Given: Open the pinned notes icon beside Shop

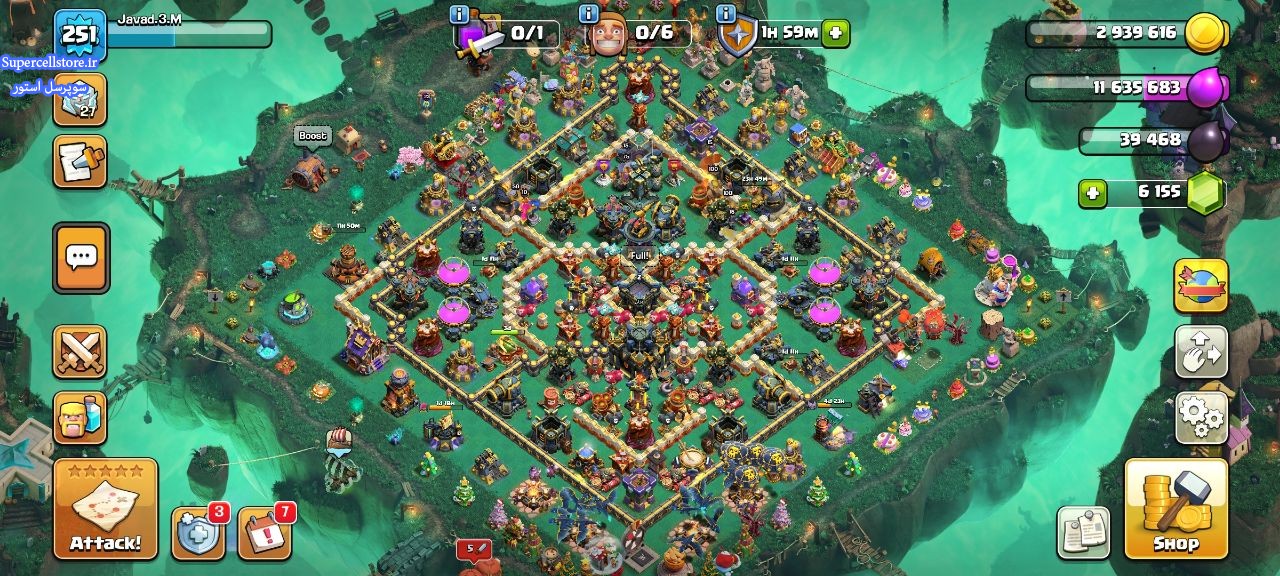Looking at the screenshot, I should (1084, 531).
